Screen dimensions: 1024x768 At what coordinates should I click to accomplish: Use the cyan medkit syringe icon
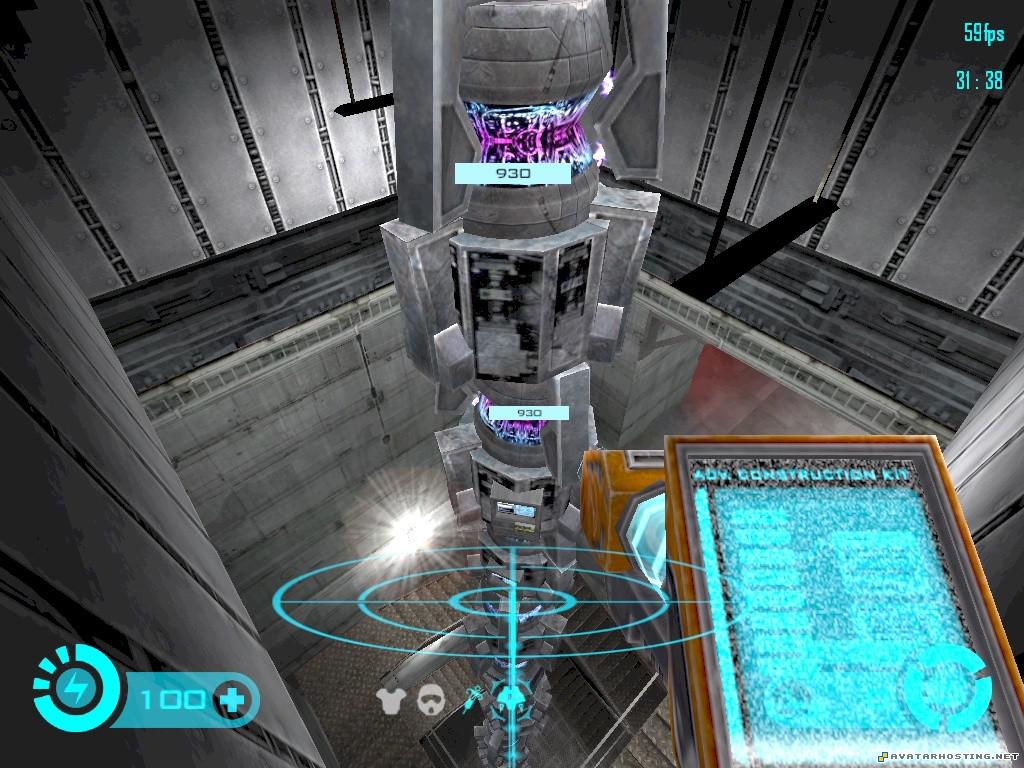(473, 697)
